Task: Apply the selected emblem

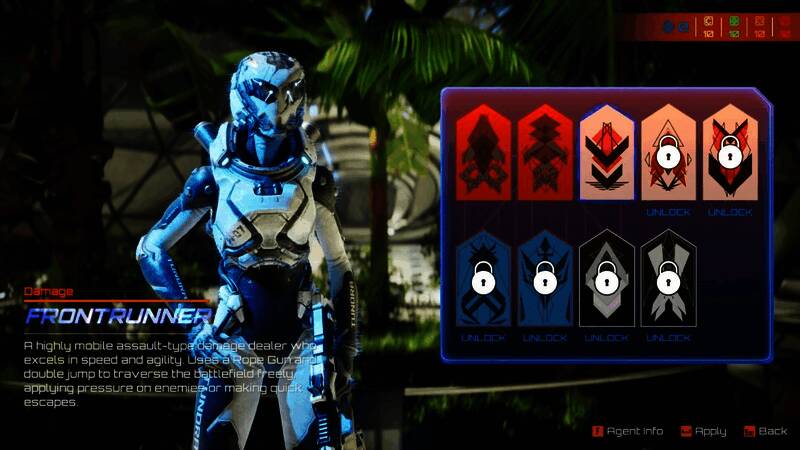Action: [x=703, y=431]
